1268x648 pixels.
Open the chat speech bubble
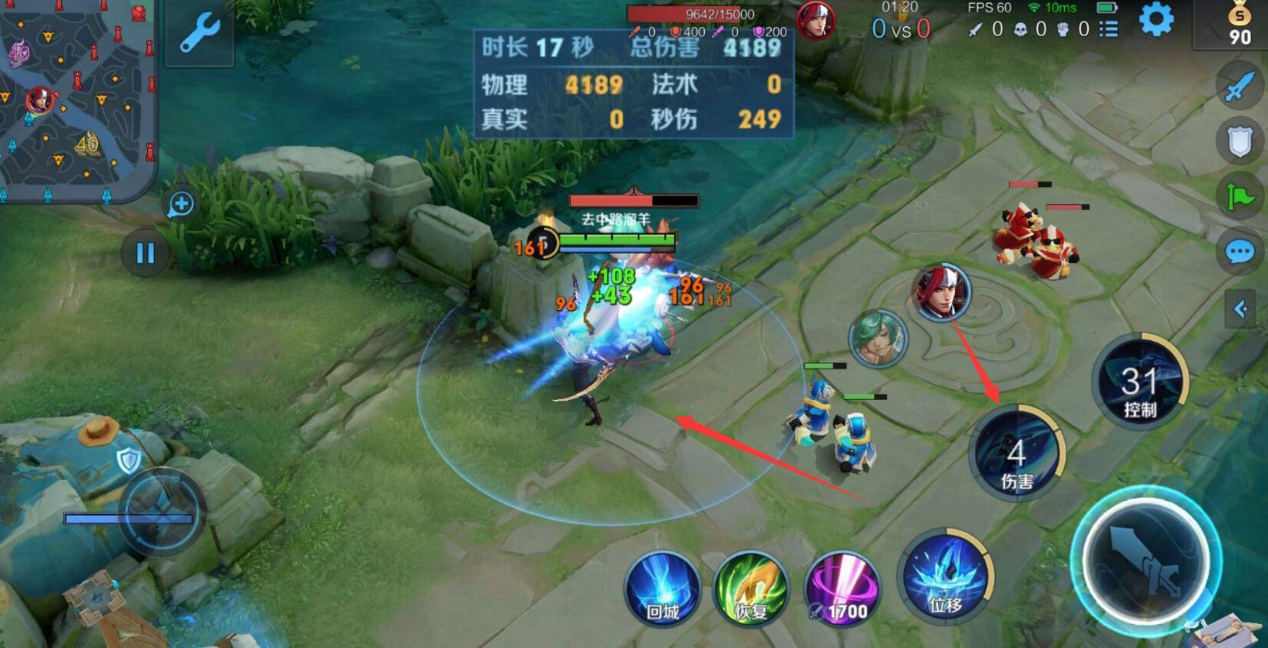[1240, 250]
